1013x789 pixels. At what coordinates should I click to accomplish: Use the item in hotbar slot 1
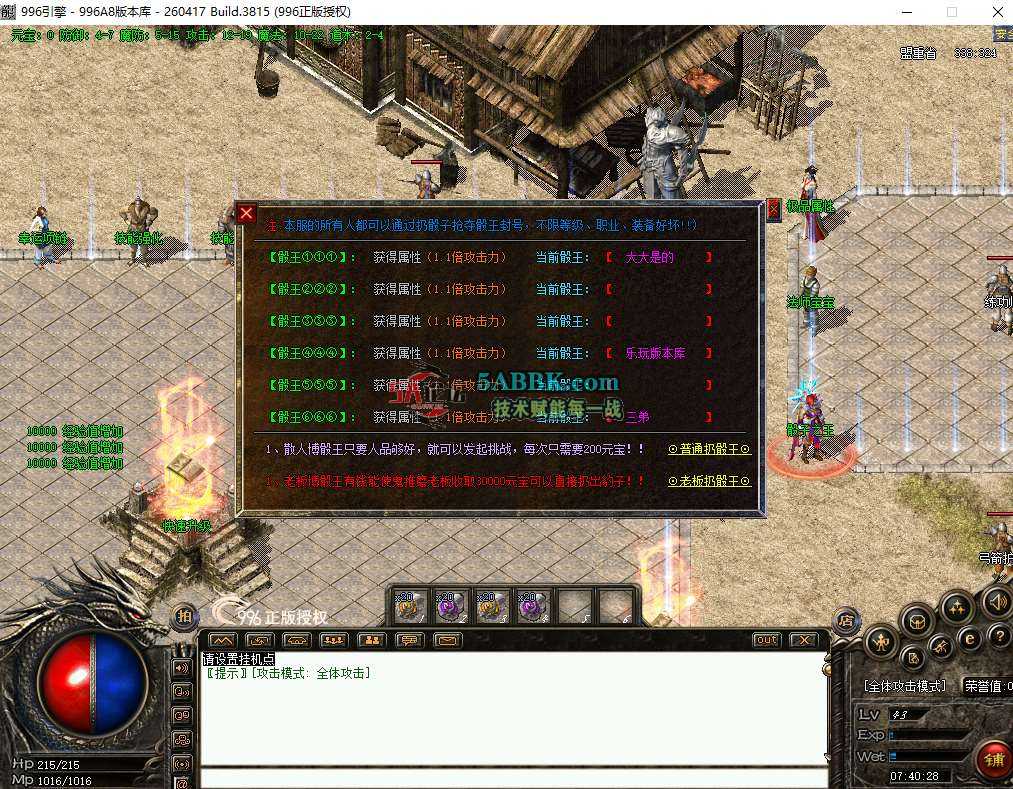click(x=410, y=606)
